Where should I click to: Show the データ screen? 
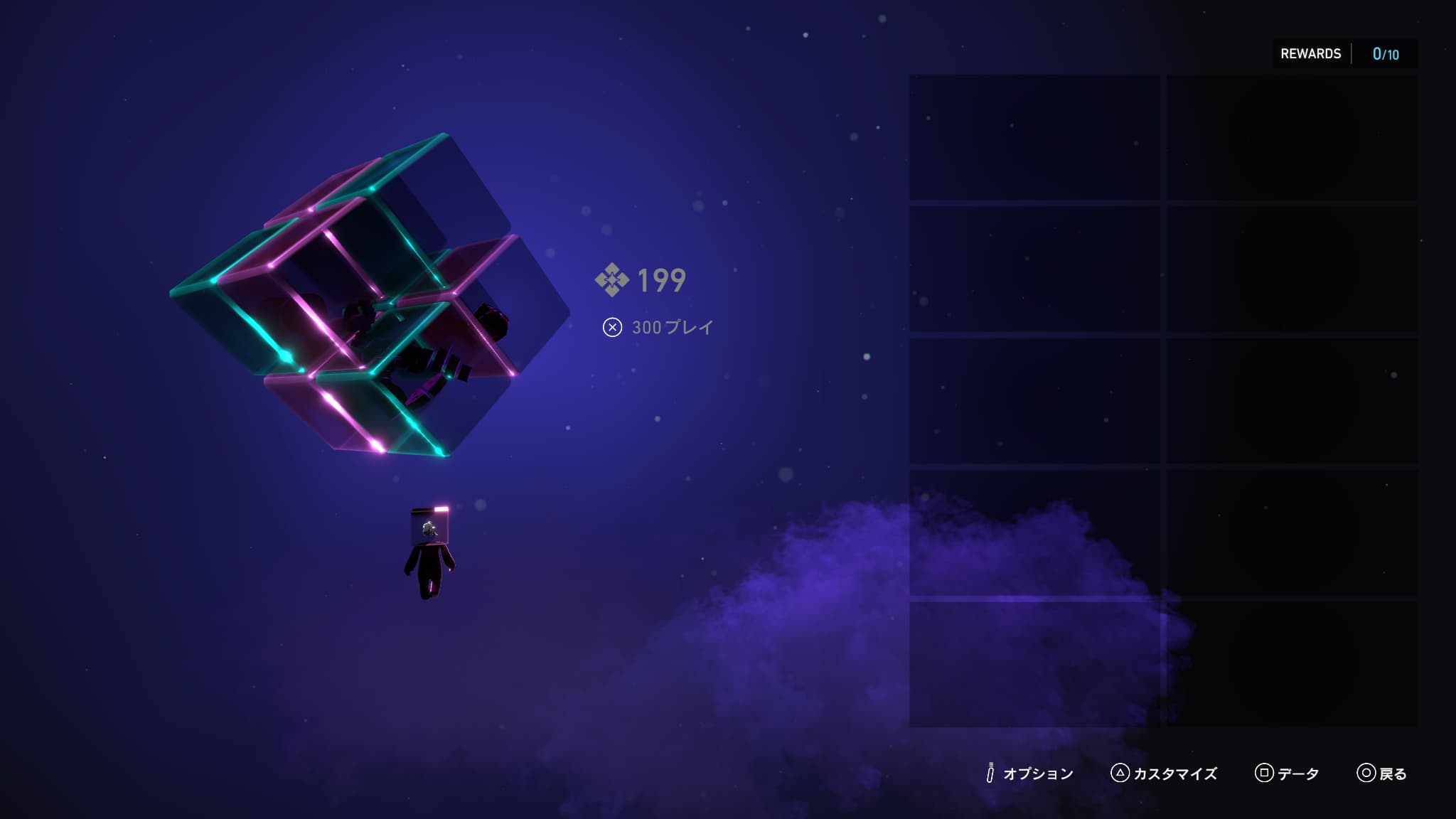pos(1288,773)
